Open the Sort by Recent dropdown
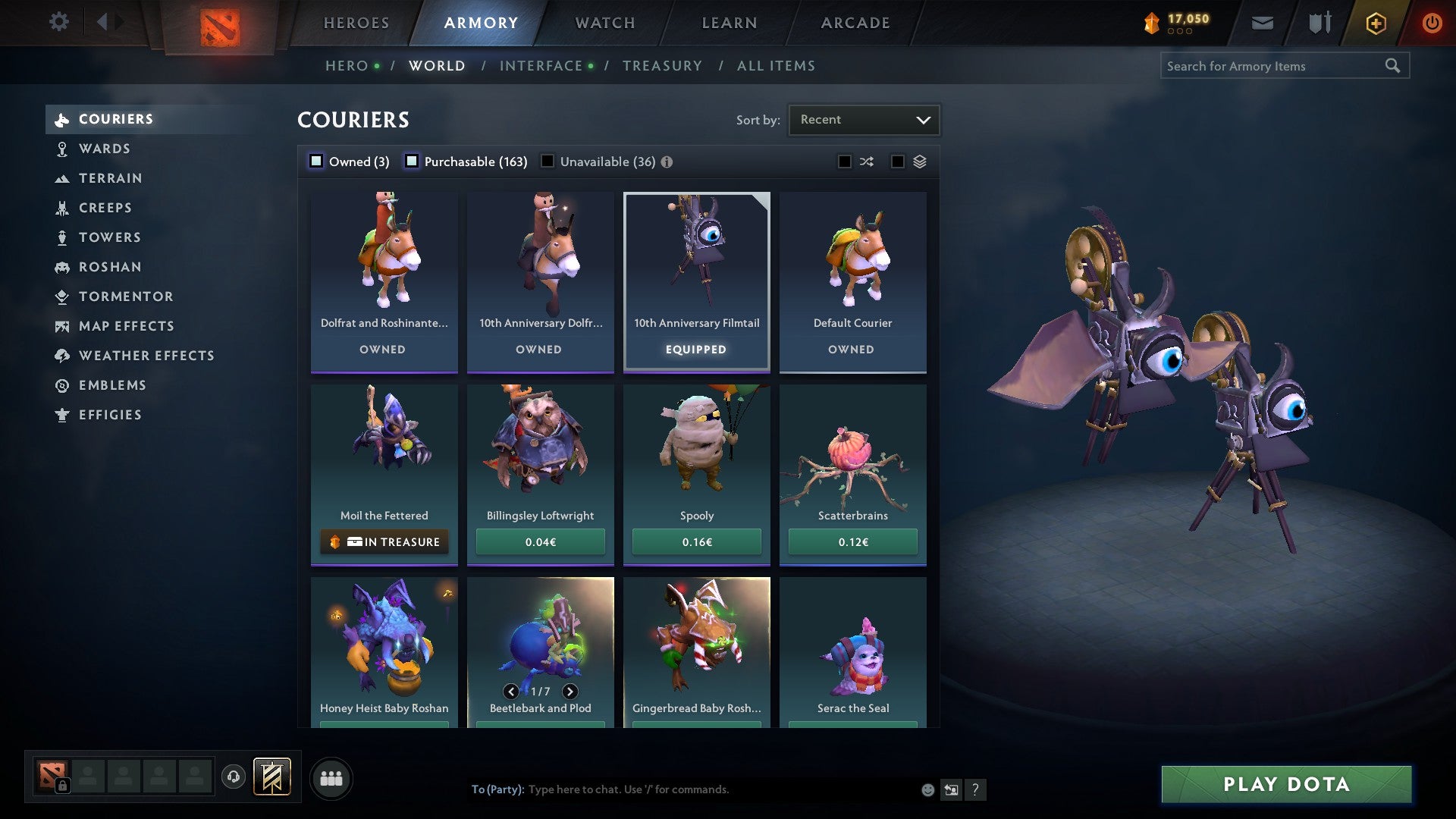The width and height of the screenshot is (1456, 819). point(863,119)
